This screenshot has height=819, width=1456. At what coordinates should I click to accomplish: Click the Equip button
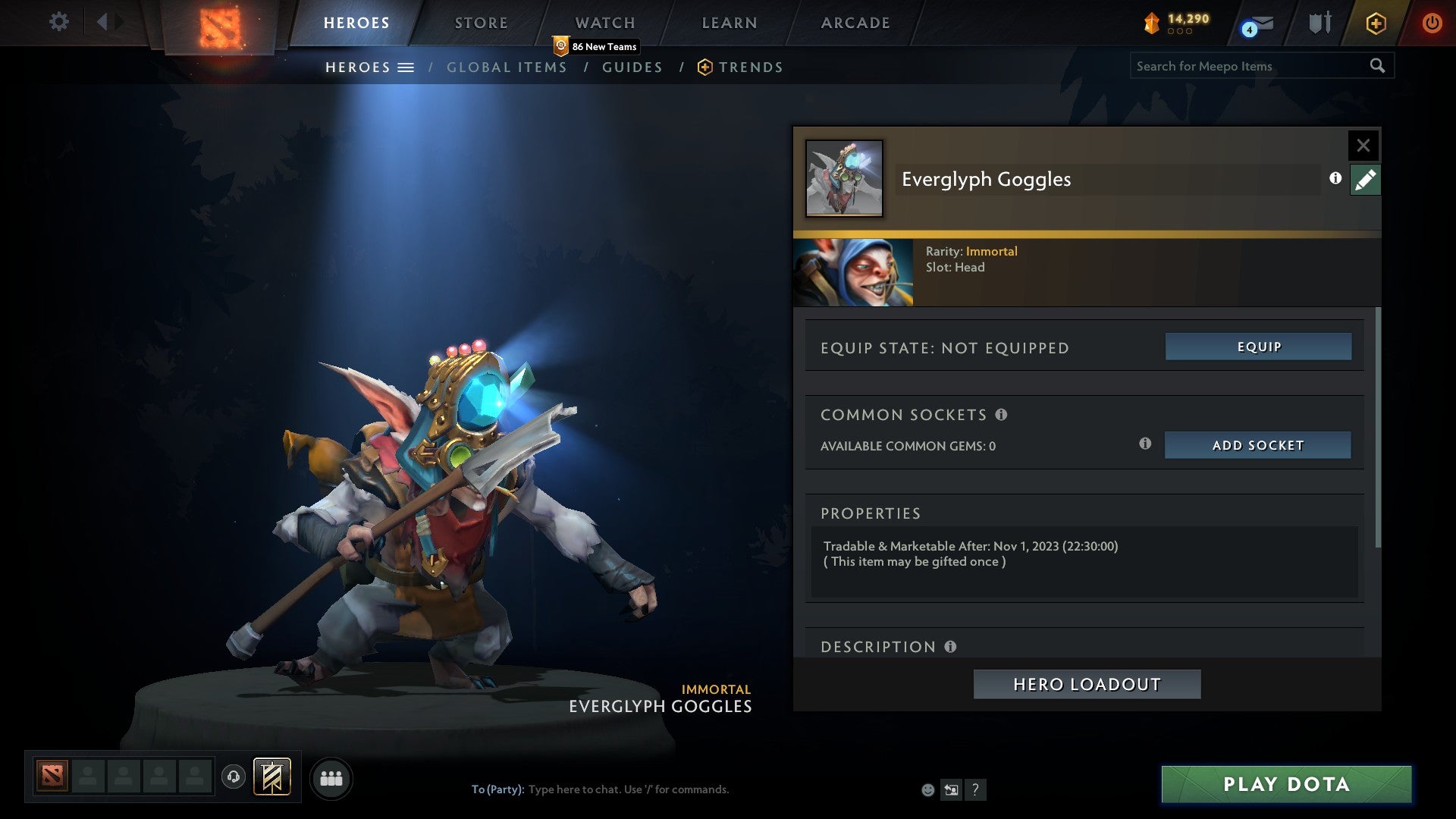point(1257,347)
